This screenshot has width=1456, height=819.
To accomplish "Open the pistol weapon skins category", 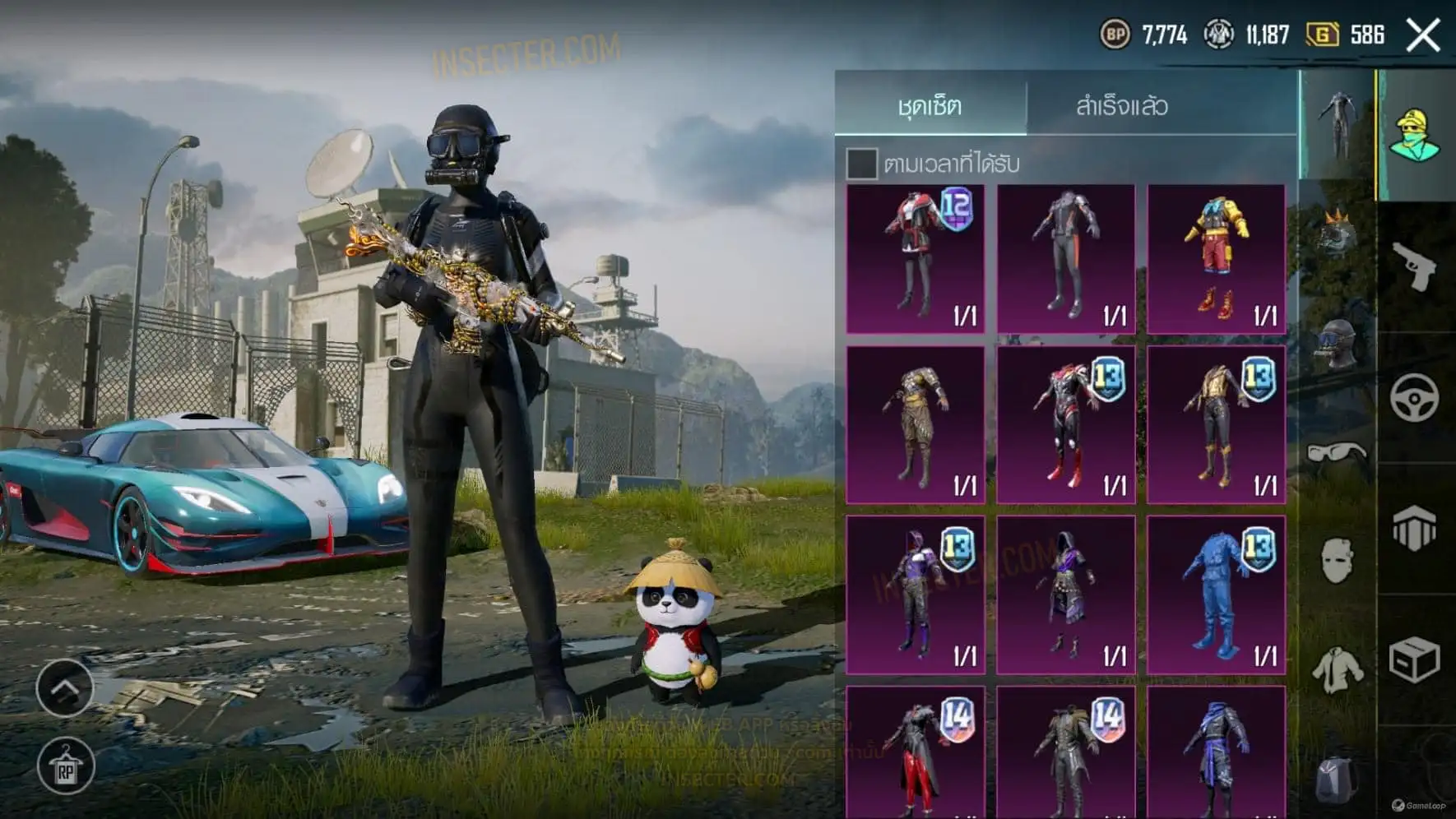I will pyautogui.click(x=1415, y=266).
